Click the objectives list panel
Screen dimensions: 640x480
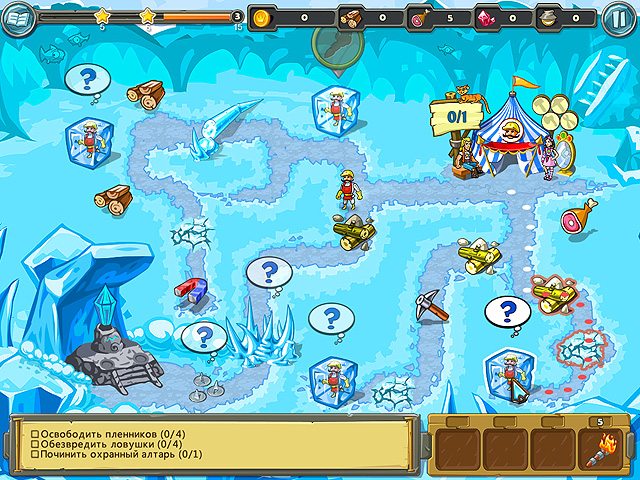coord(212,444)
